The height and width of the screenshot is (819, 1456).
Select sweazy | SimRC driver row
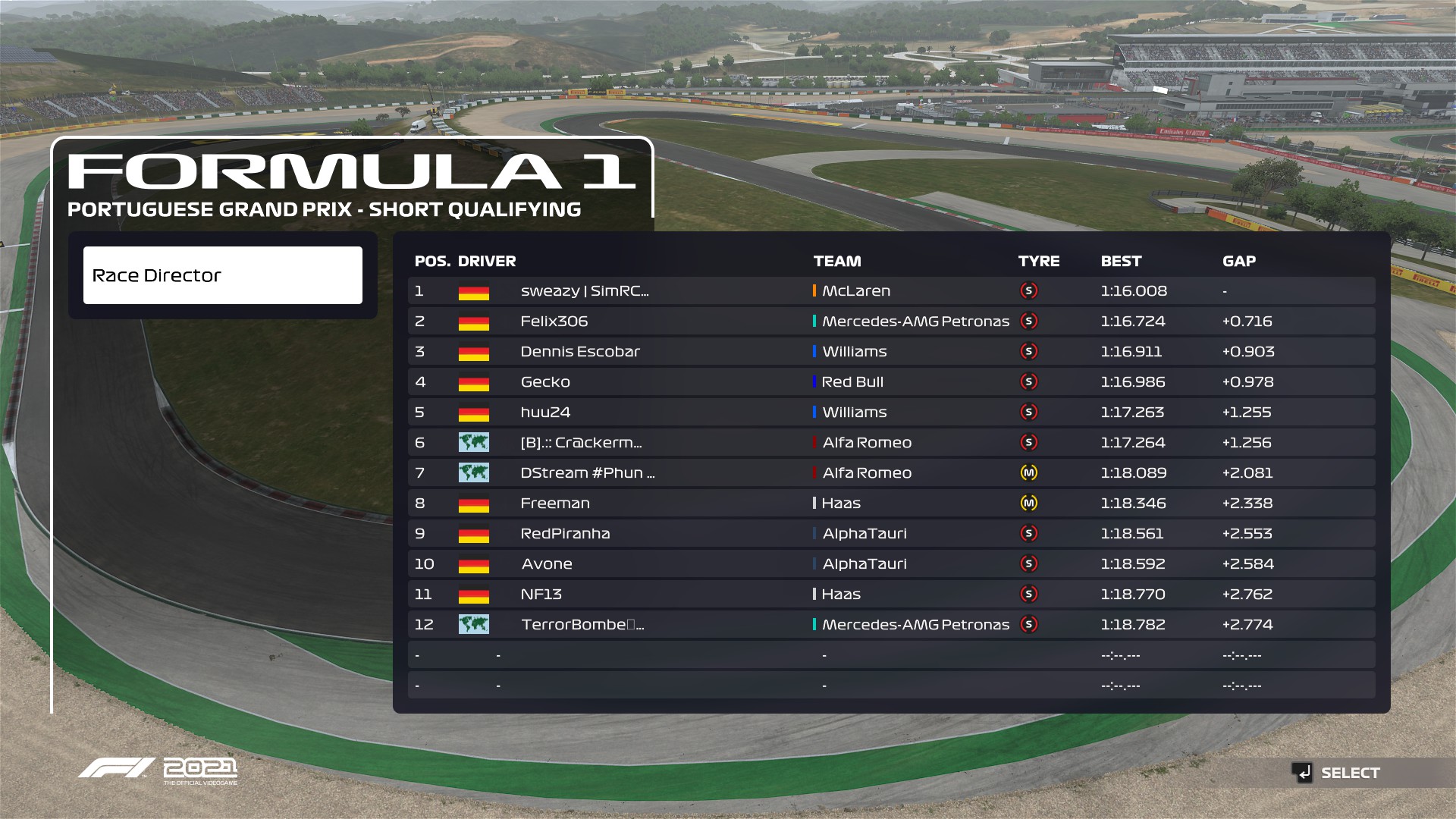[x=584, y=291]
